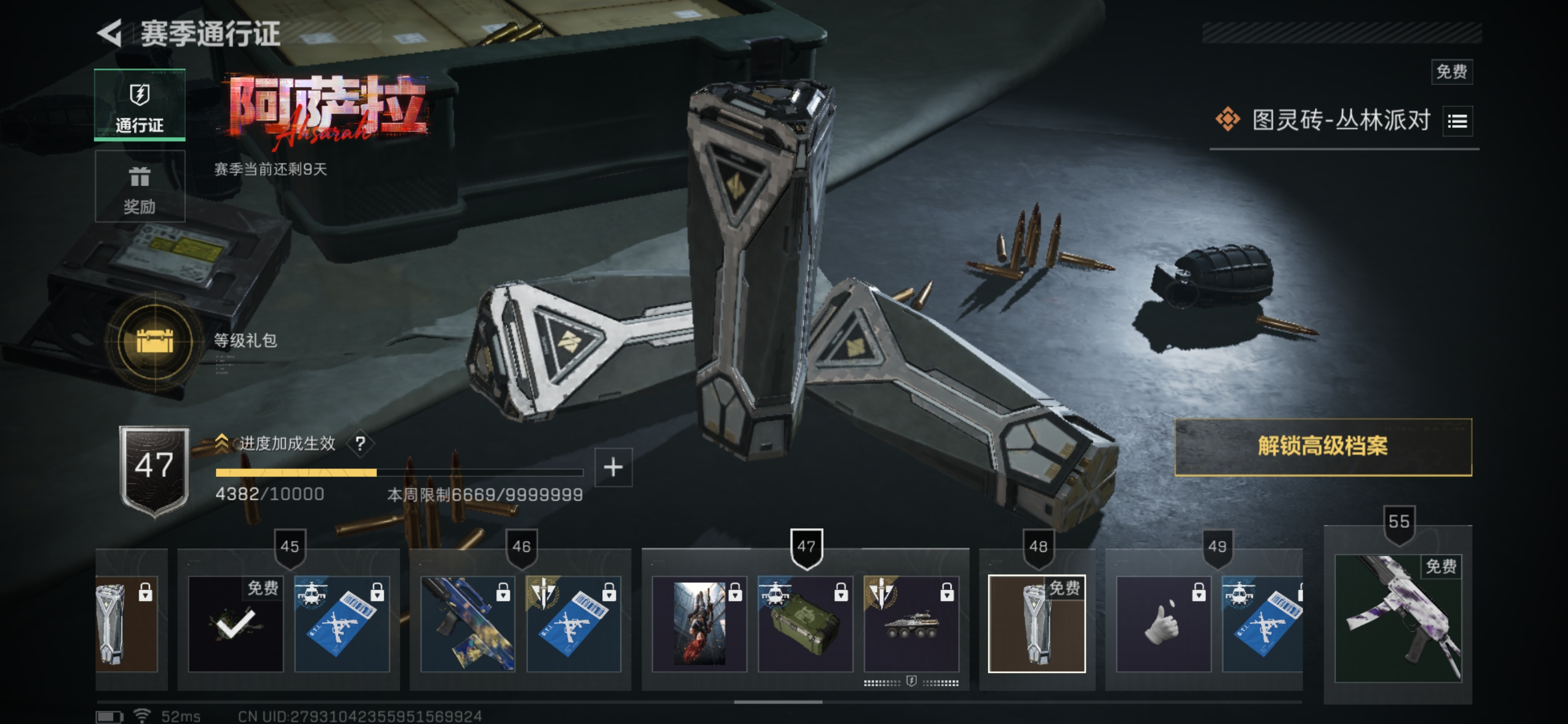The image size is (1568, 724).
Task: Choose the locked thumbs-up glove reward
Action: point(1163,624)
